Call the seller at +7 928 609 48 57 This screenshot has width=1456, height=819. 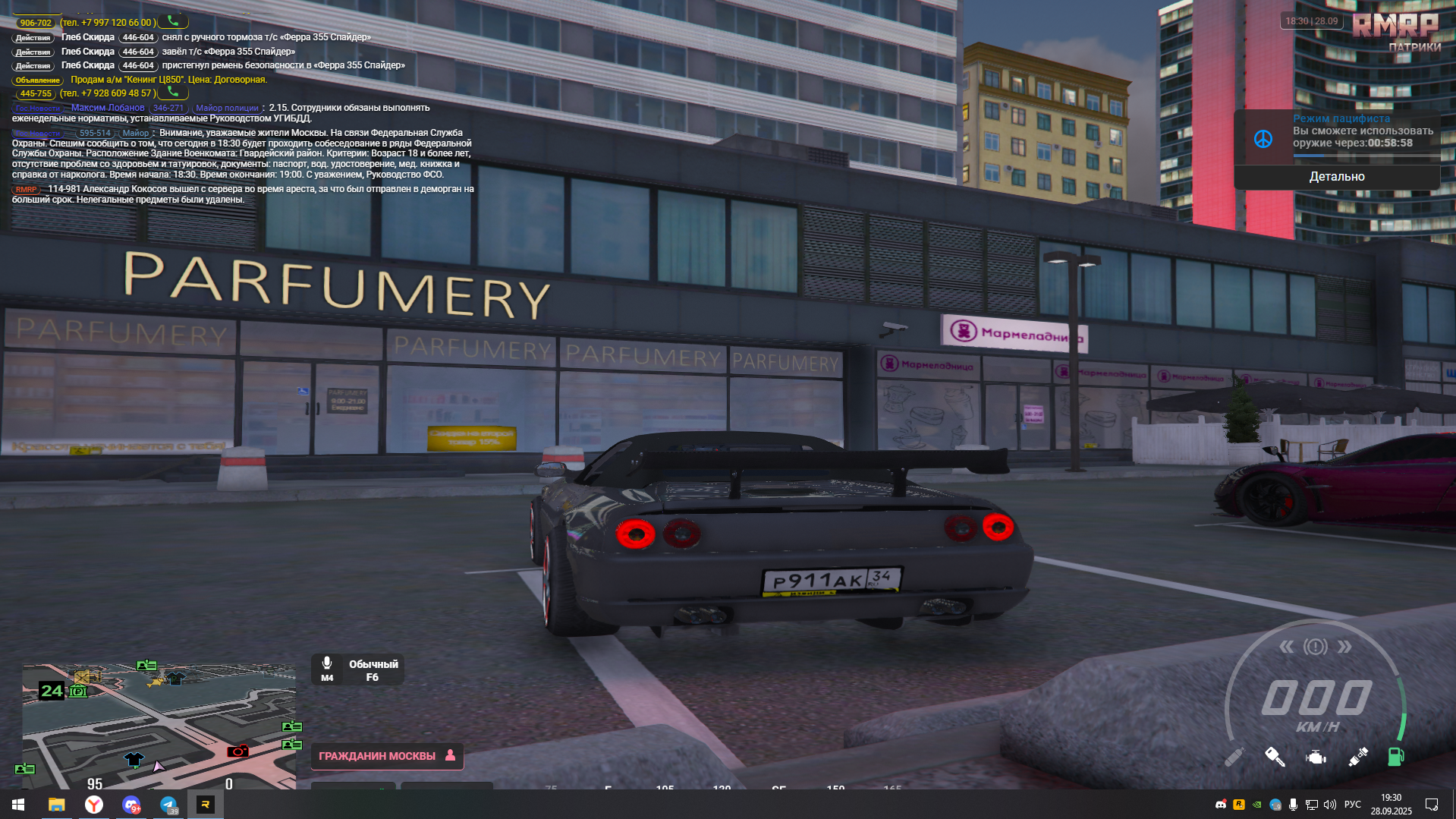pyautogui.click(x=173, y=93)
